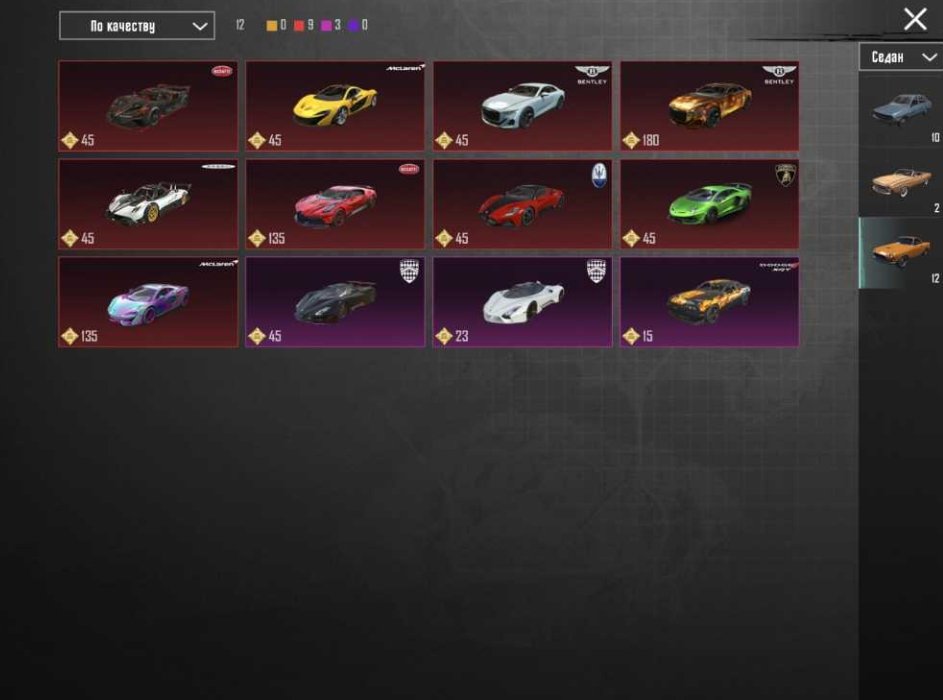Select the yellow McLaren car skin
Screen dimensions: 943x700
coord(335,105)
